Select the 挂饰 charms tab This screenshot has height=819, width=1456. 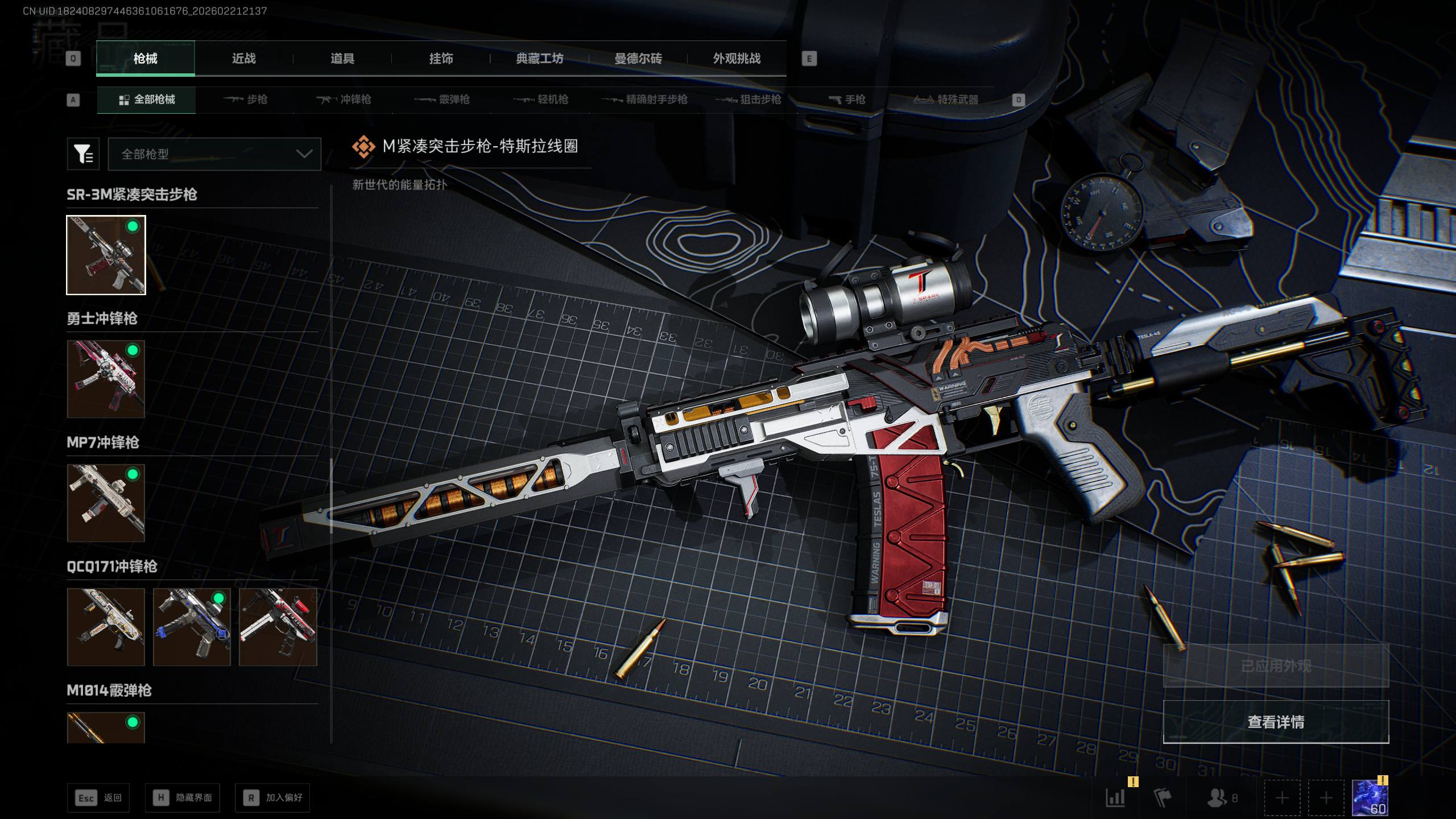(441, 59)
